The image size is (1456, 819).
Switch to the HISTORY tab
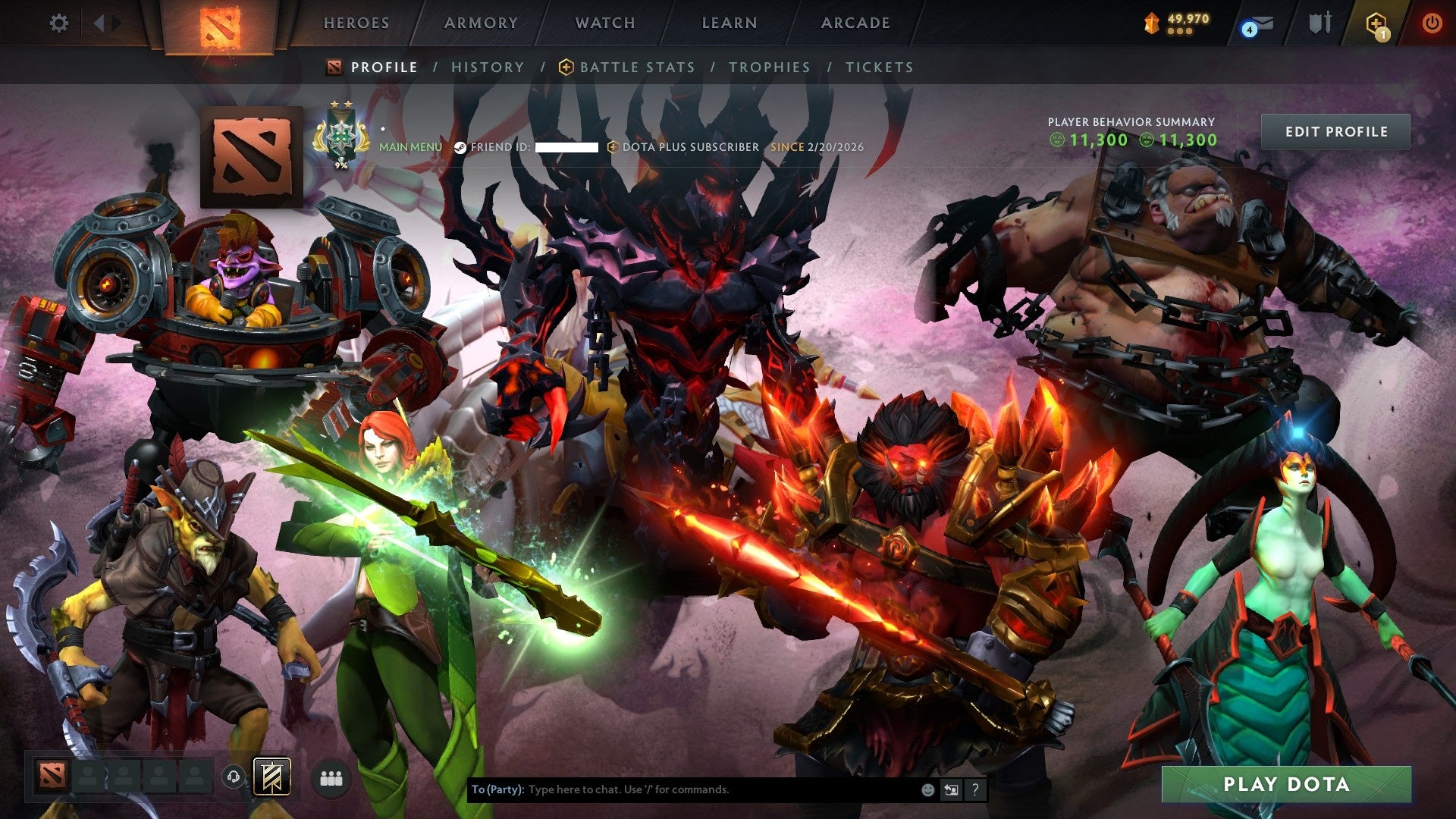coord(487,67)
